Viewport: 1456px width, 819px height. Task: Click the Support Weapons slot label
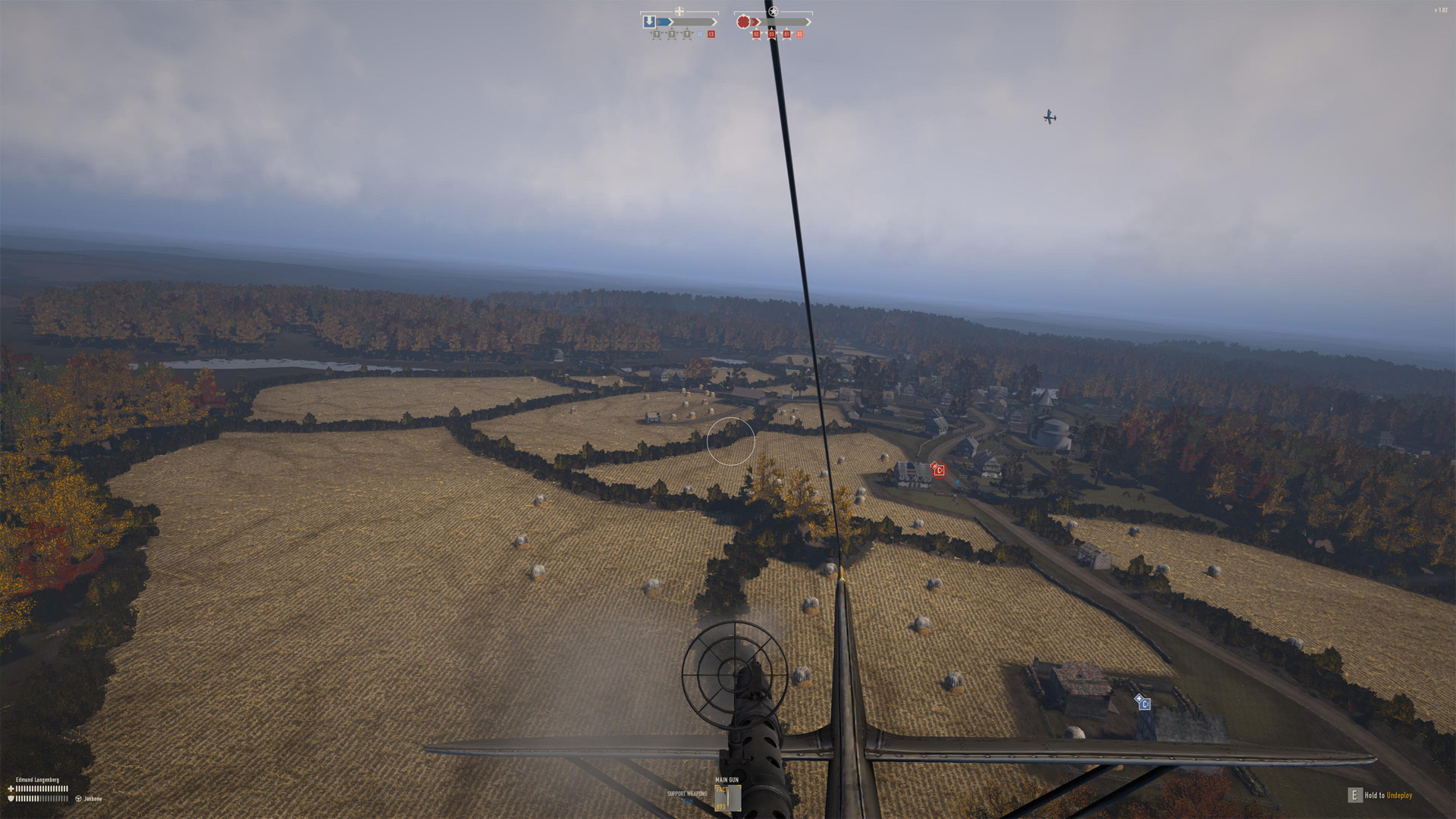point(686,794)
